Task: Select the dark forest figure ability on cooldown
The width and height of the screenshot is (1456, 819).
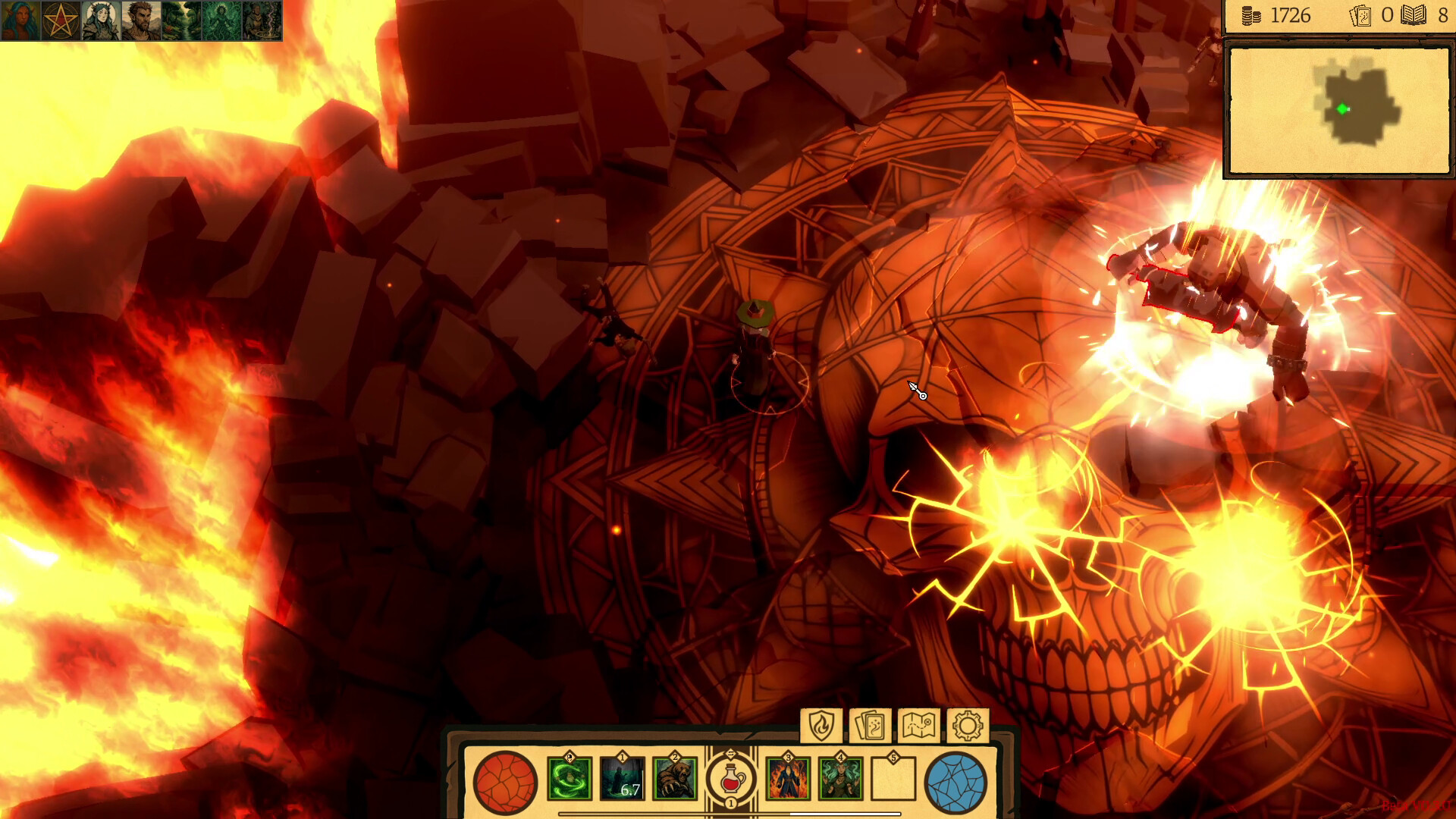Action: (623, 779)
